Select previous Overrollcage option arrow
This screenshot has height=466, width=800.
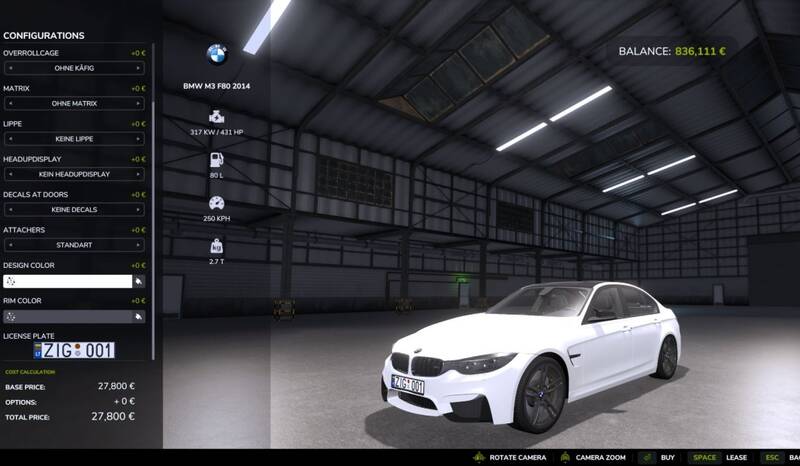(10, 68)
